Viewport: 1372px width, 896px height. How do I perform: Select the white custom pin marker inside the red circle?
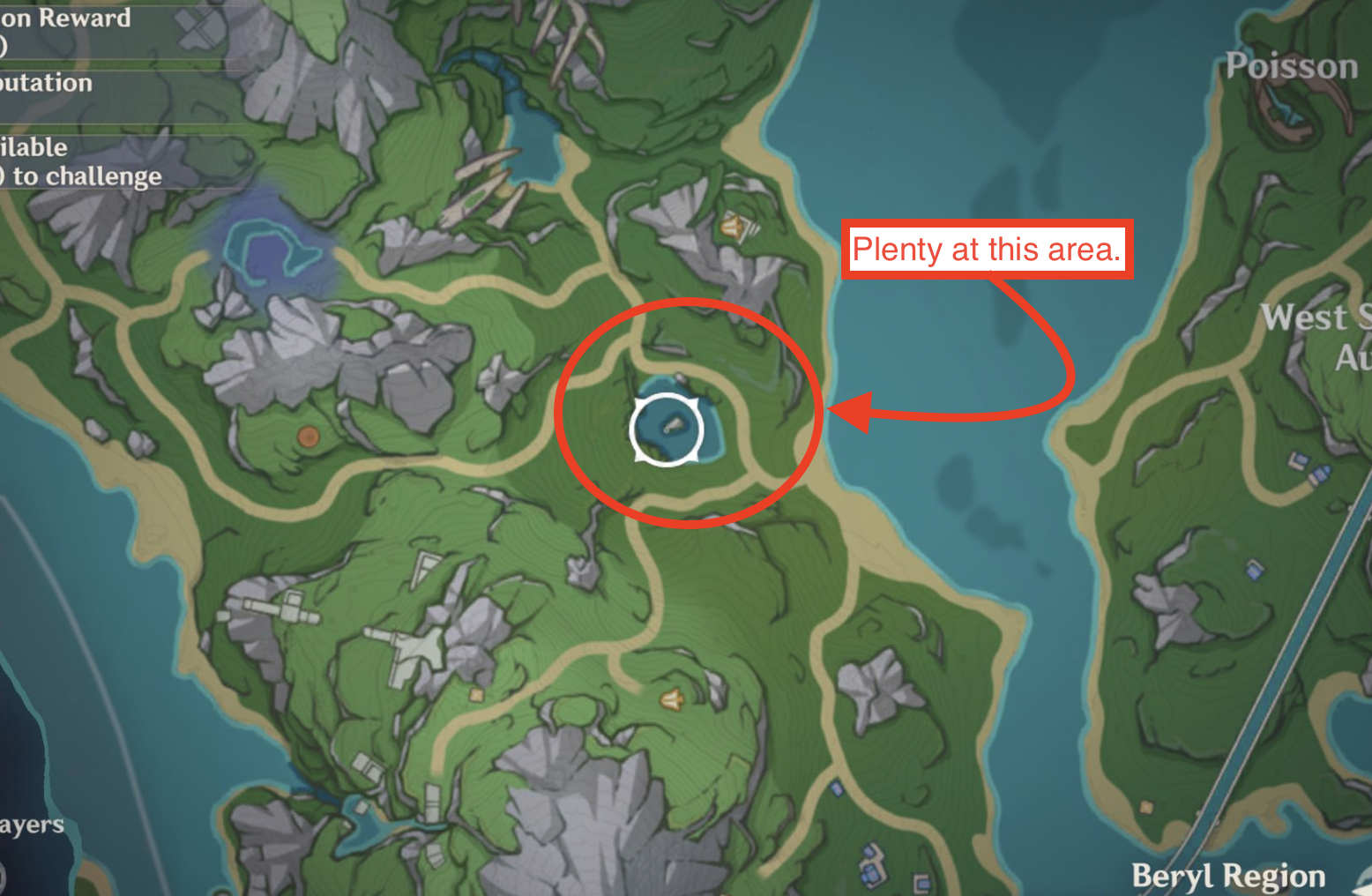point(667,428)
